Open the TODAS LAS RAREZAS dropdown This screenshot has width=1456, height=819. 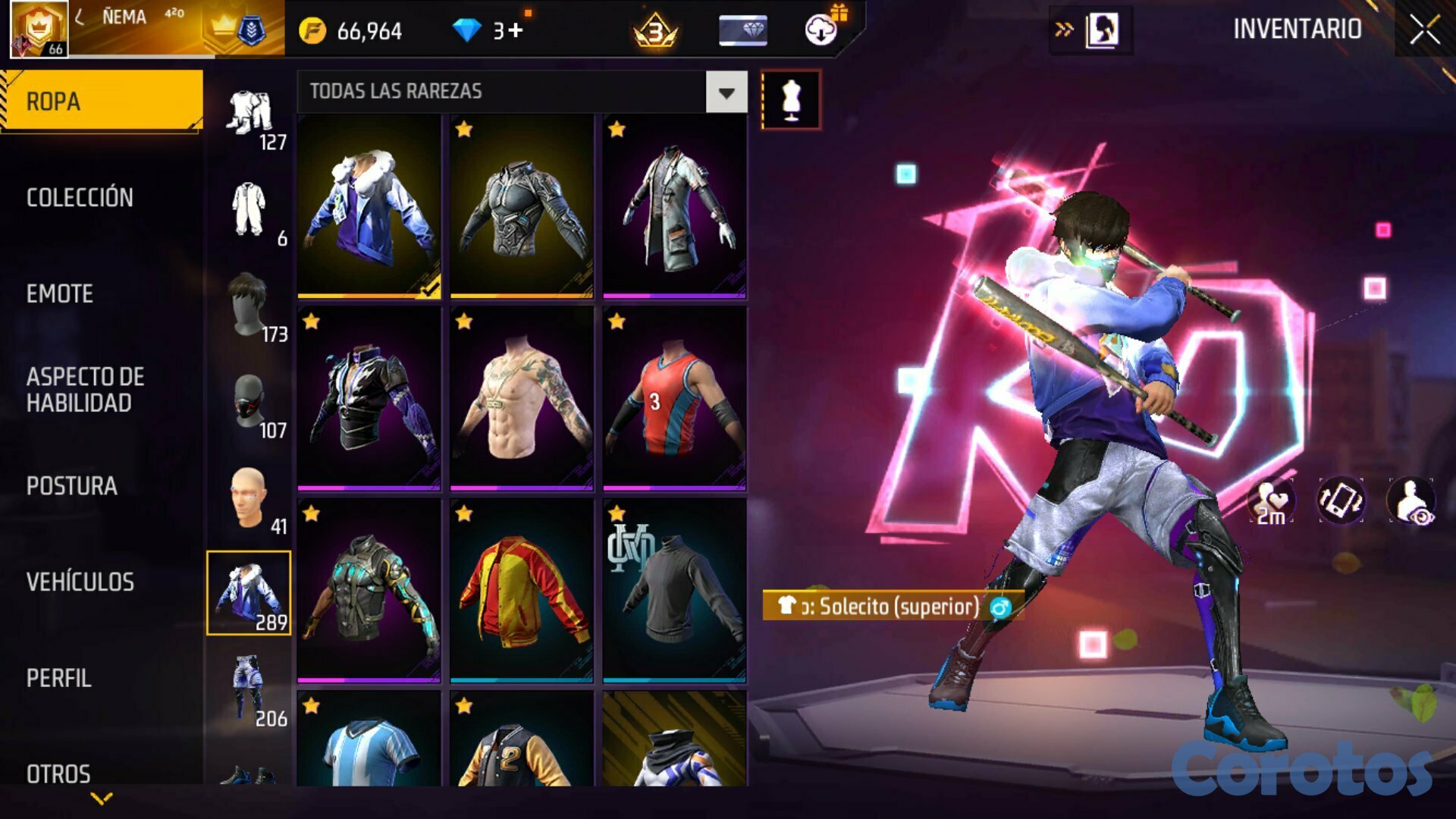point(726,92)
